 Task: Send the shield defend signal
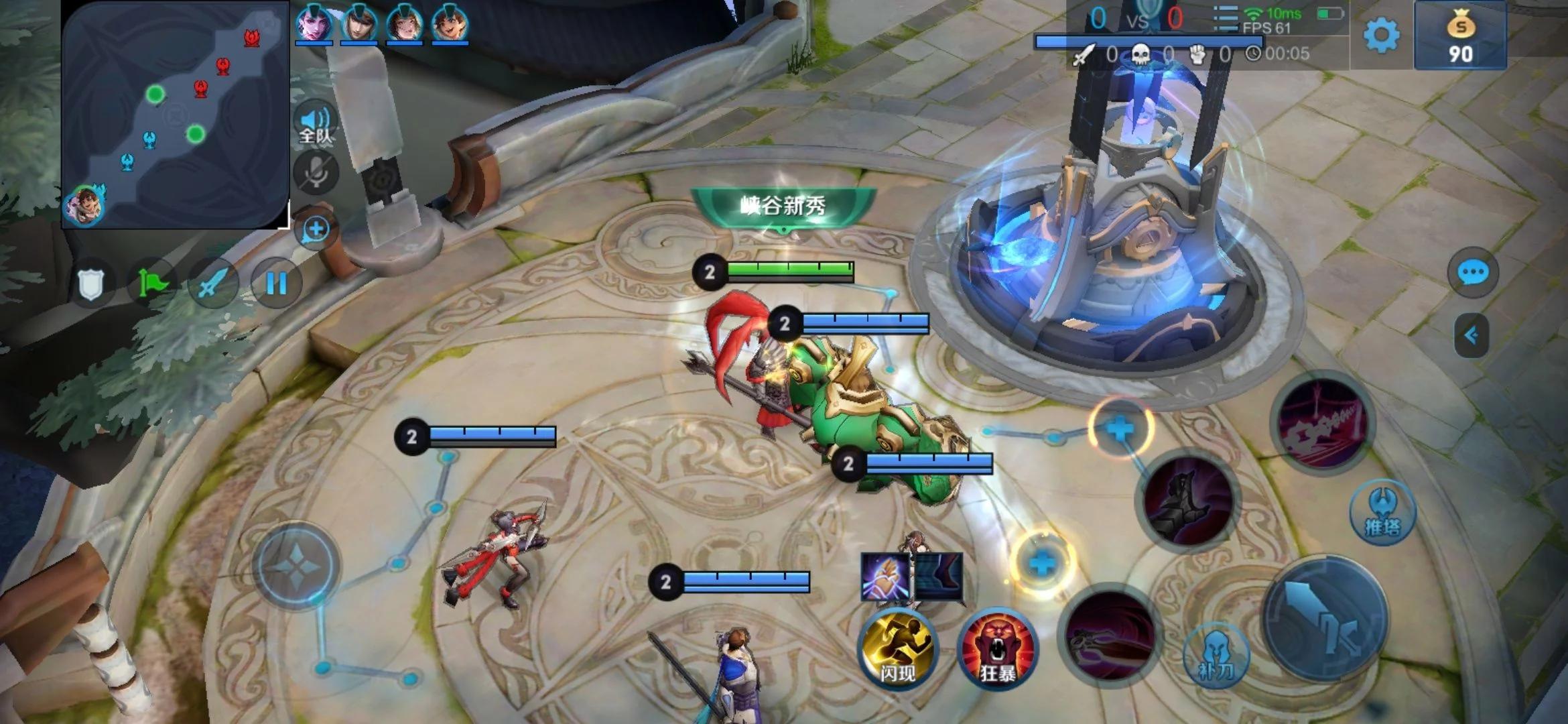point(91,284)
